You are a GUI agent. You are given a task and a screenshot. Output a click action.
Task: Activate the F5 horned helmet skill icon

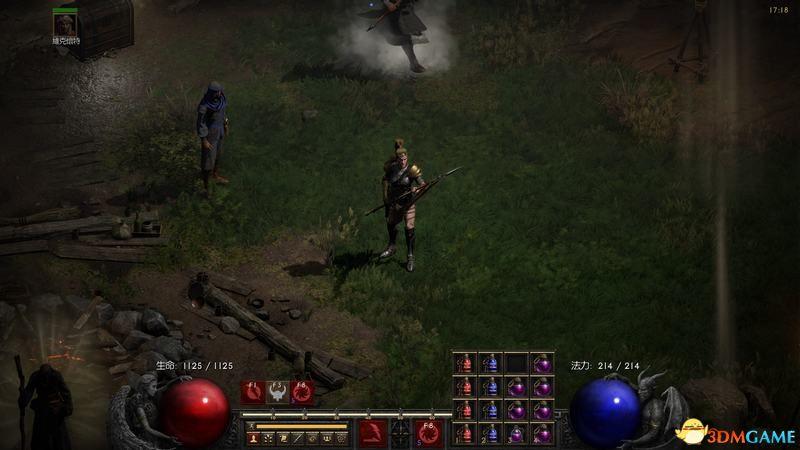(x=278, y=392)
